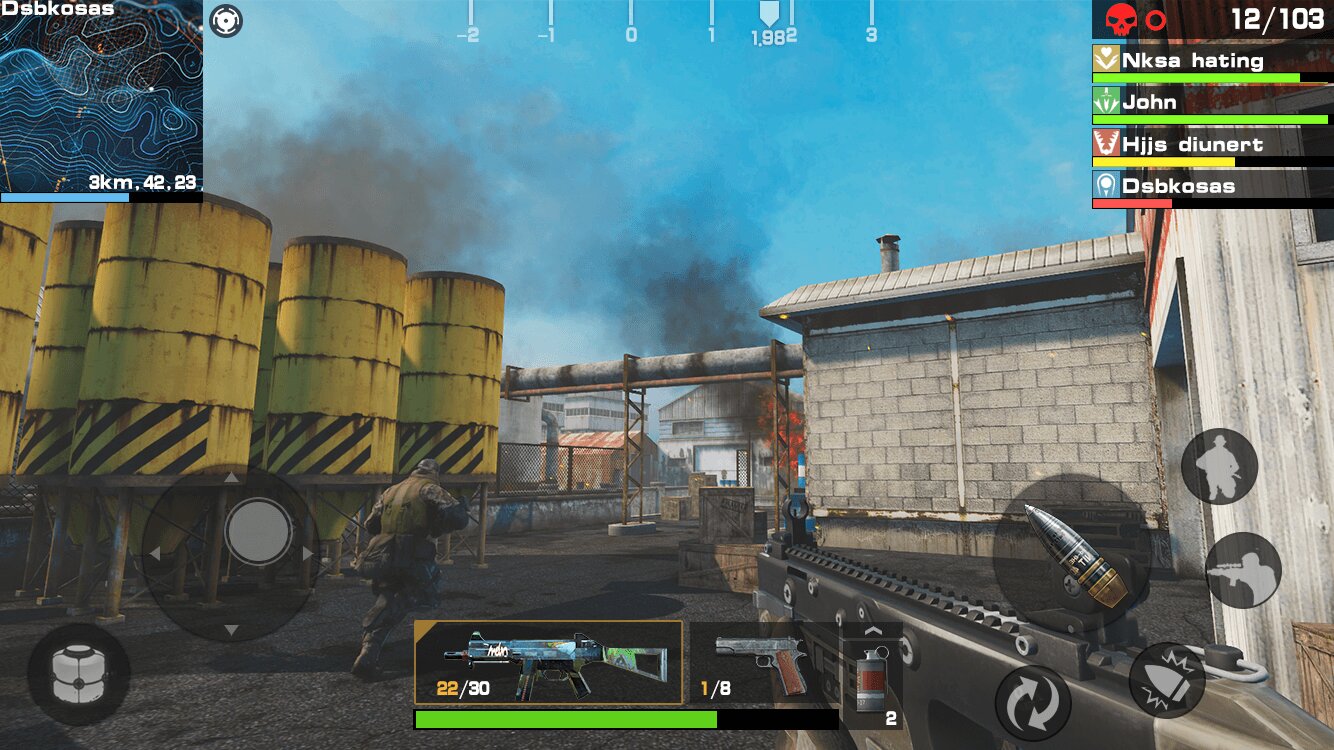
Task: Switch to the pistol weapon slot
Action: 762,662
